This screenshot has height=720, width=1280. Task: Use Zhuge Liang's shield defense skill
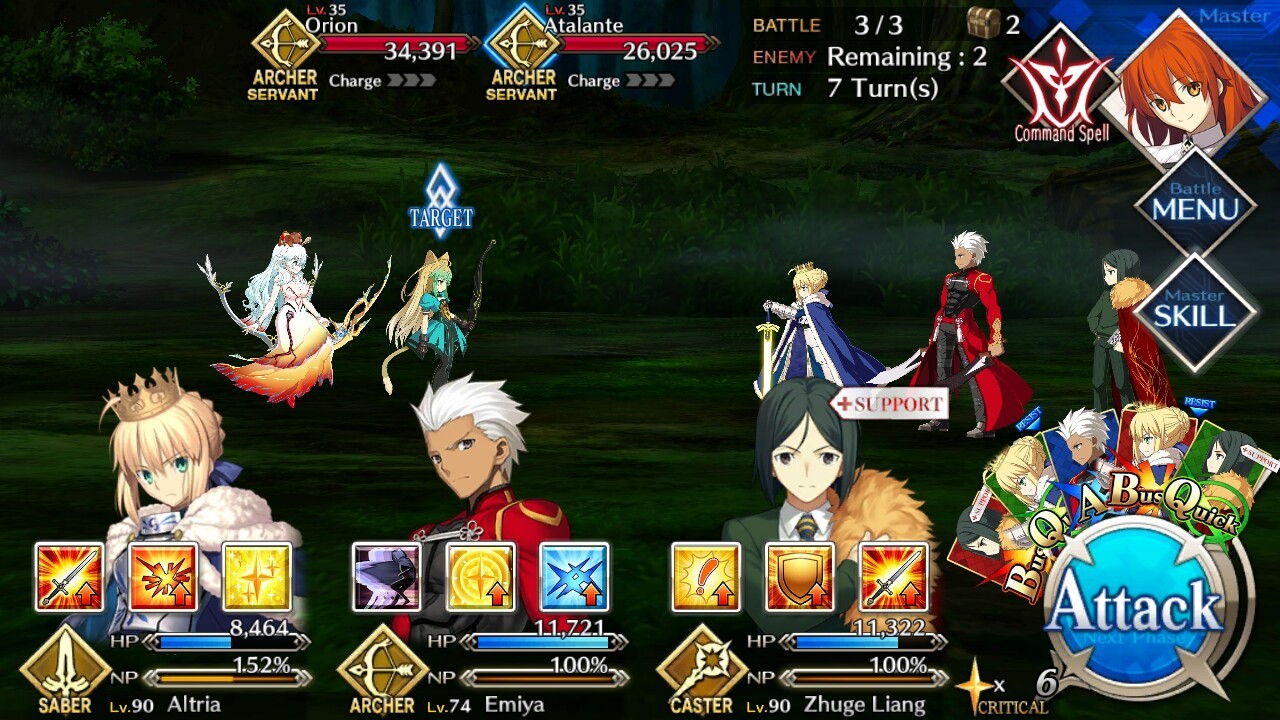pyautogui.click(x=800, y=577)
